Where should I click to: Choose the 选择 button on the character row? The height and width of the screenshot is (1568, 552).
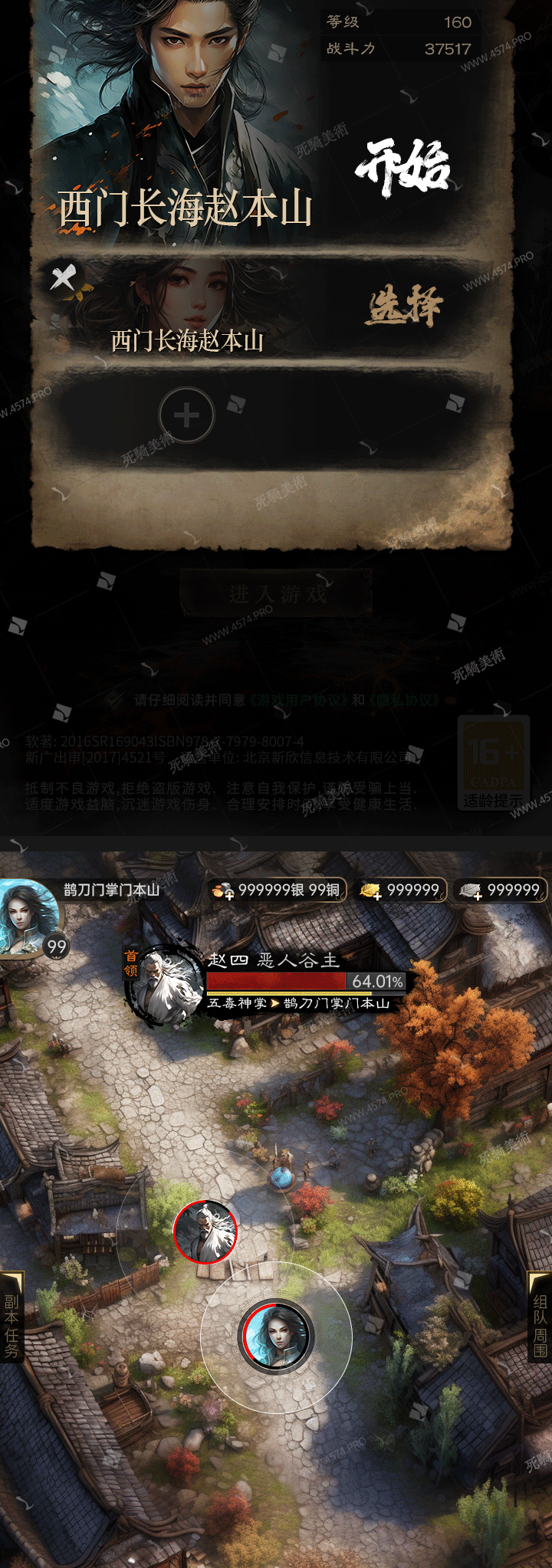coord(404,307)
